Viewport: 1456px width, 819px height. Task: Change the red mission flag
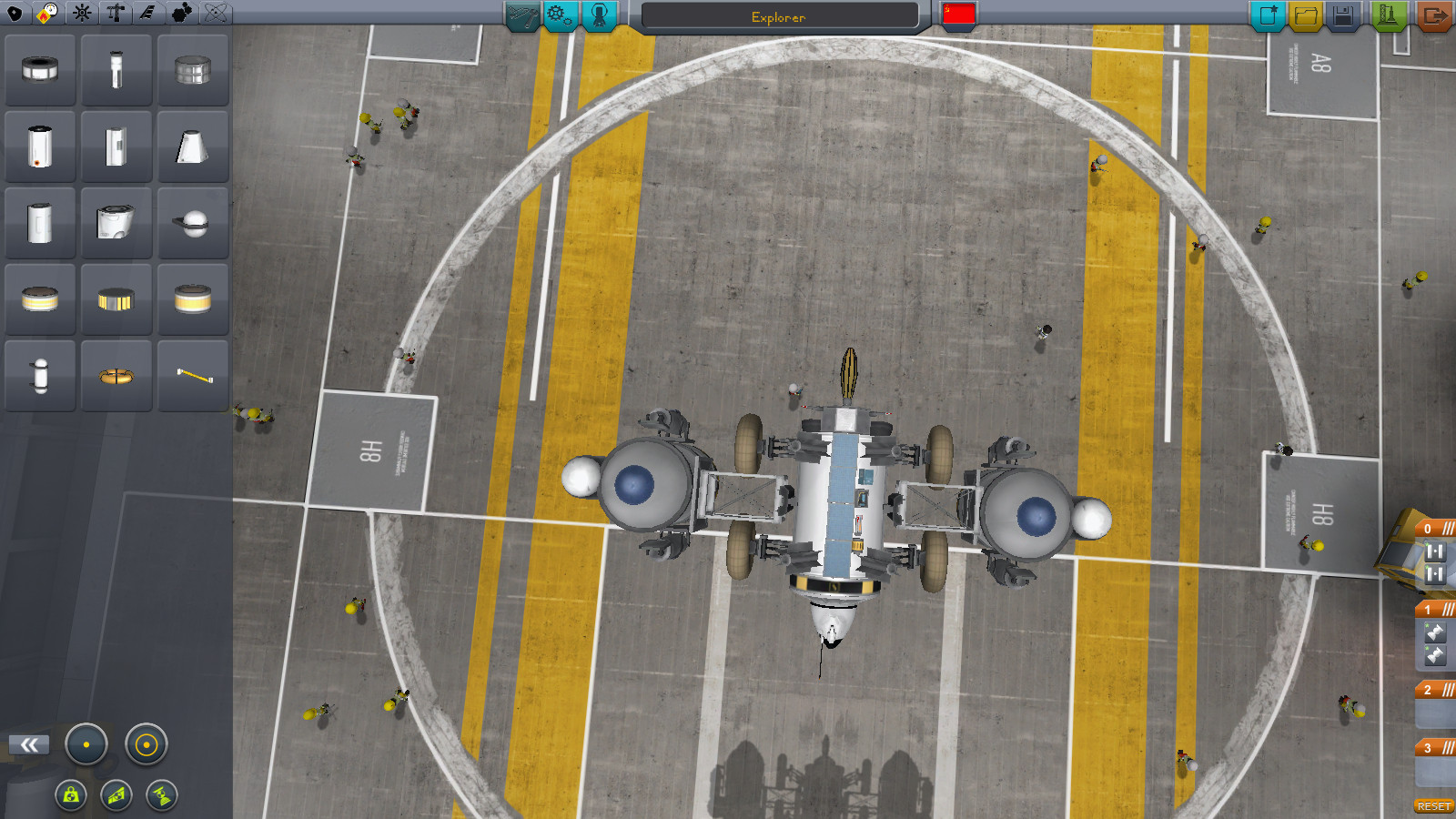point(959,14)
